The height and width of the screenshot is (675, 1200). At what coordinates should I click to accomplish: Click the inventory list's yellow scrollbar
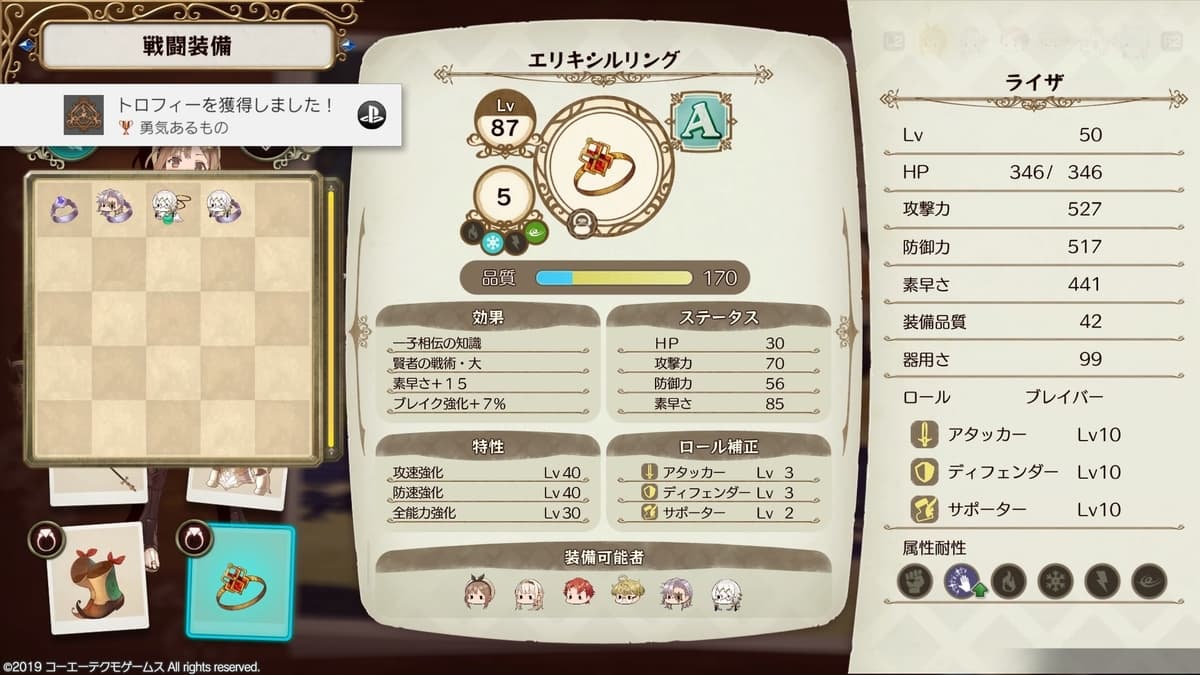(331, 320)
